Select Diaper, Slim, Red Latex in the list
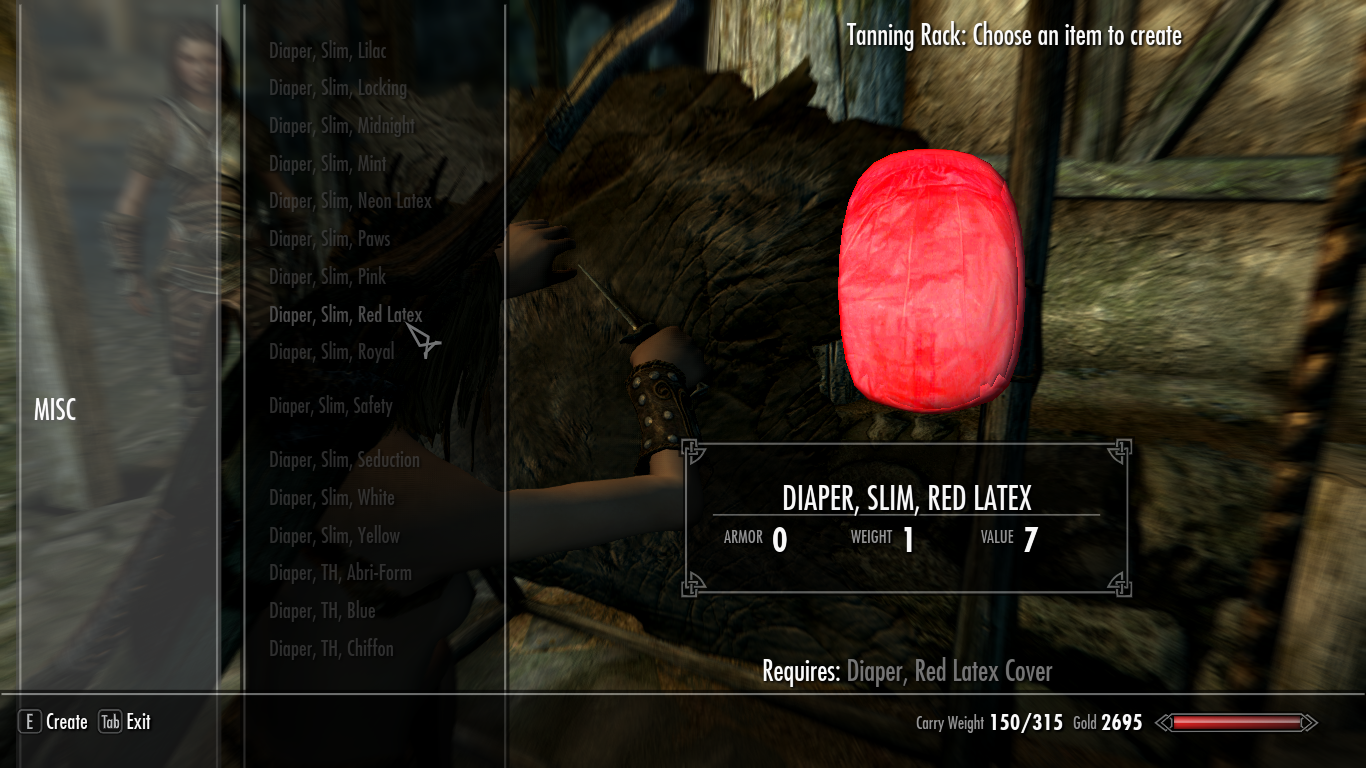Viewport: 1366px width, 768px height. [345, 314]
